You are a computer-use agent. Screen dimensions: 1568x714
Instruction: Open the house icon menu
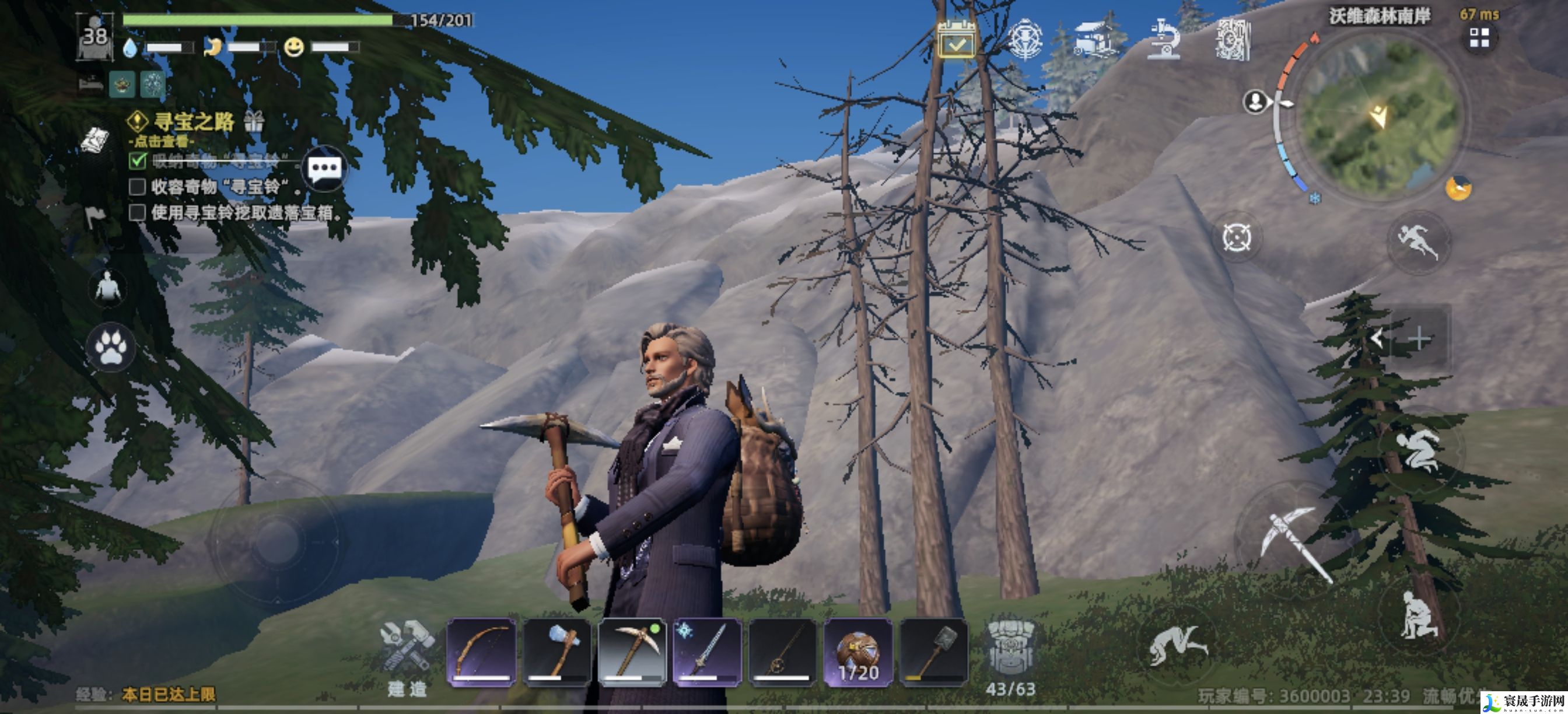click(1096, 40)
